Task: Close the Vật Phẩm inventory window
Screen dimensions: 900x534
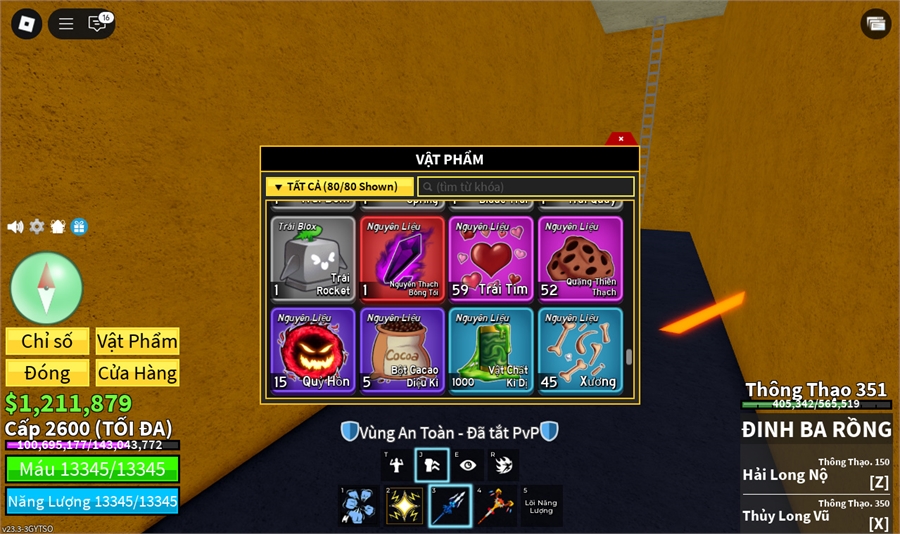Action: click(x=620, y=139)
